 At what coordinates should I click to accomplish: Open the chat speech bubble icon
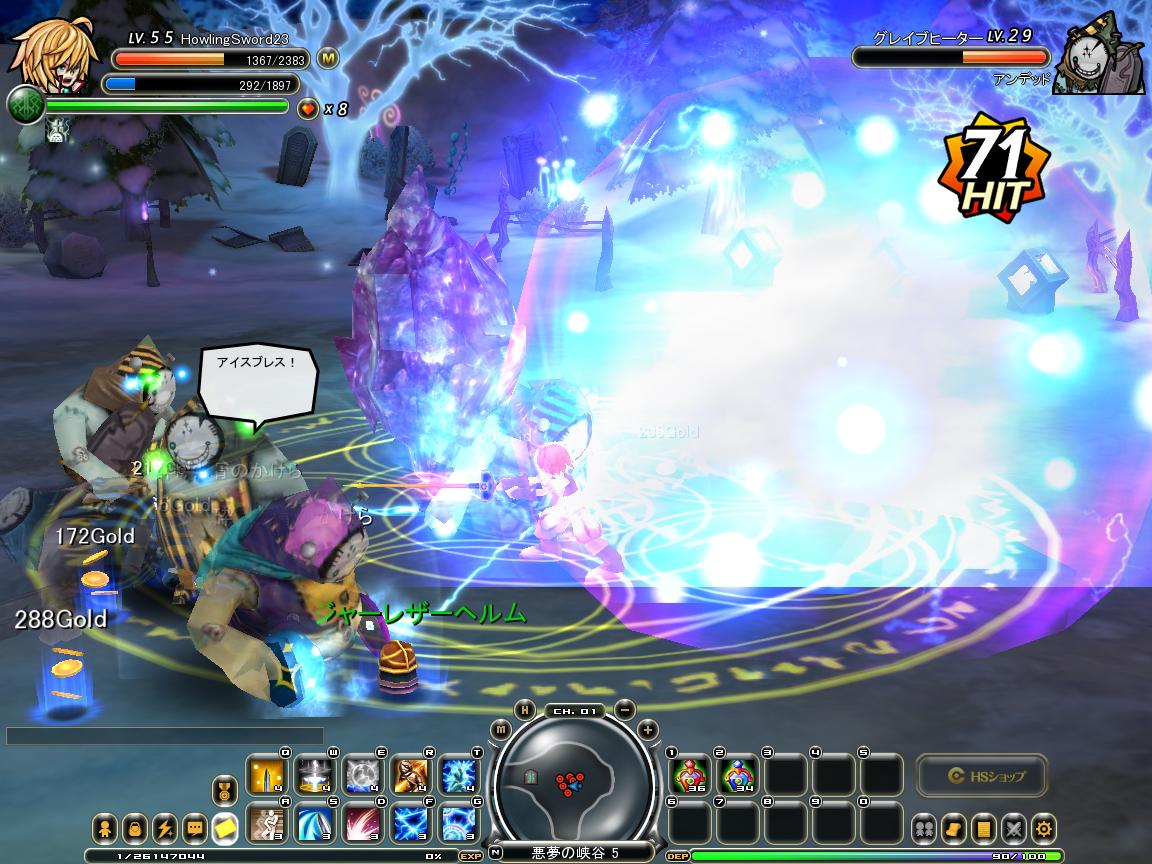click(x=194, y=828)
